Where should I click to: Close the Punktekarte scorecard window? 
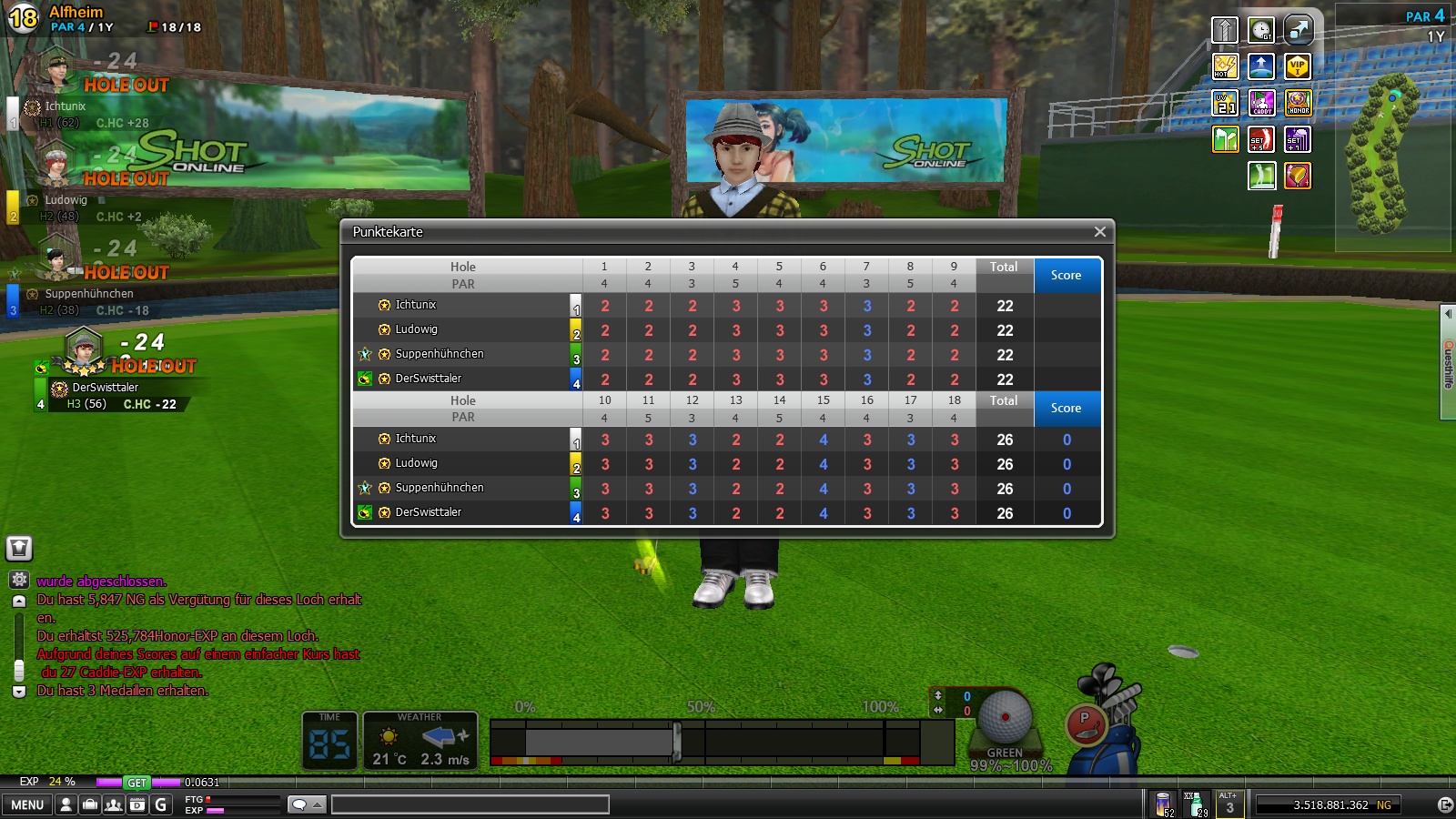pos(1099,232)
